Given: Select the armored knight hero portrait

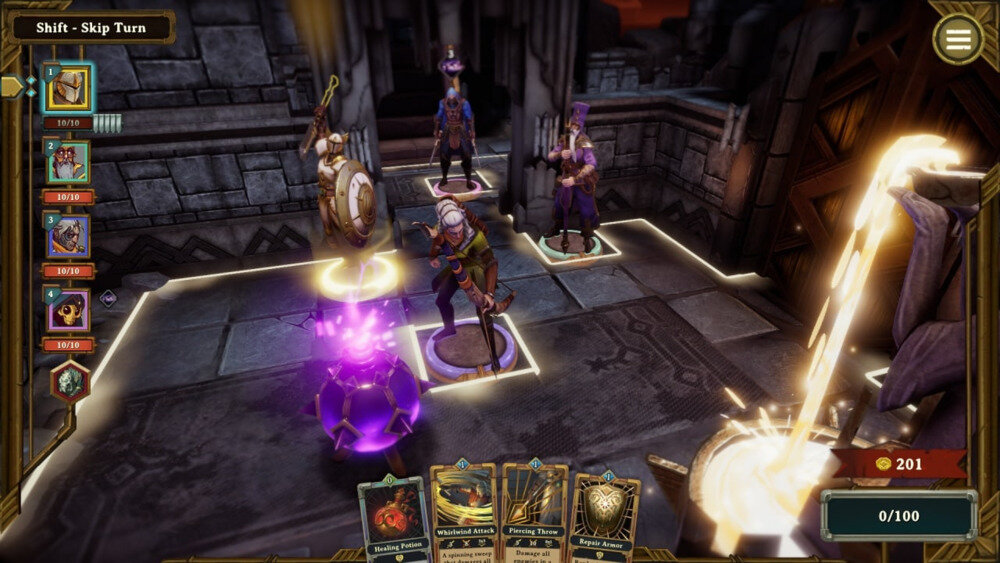Looking at the screenshot, I should tap(67, 89).
